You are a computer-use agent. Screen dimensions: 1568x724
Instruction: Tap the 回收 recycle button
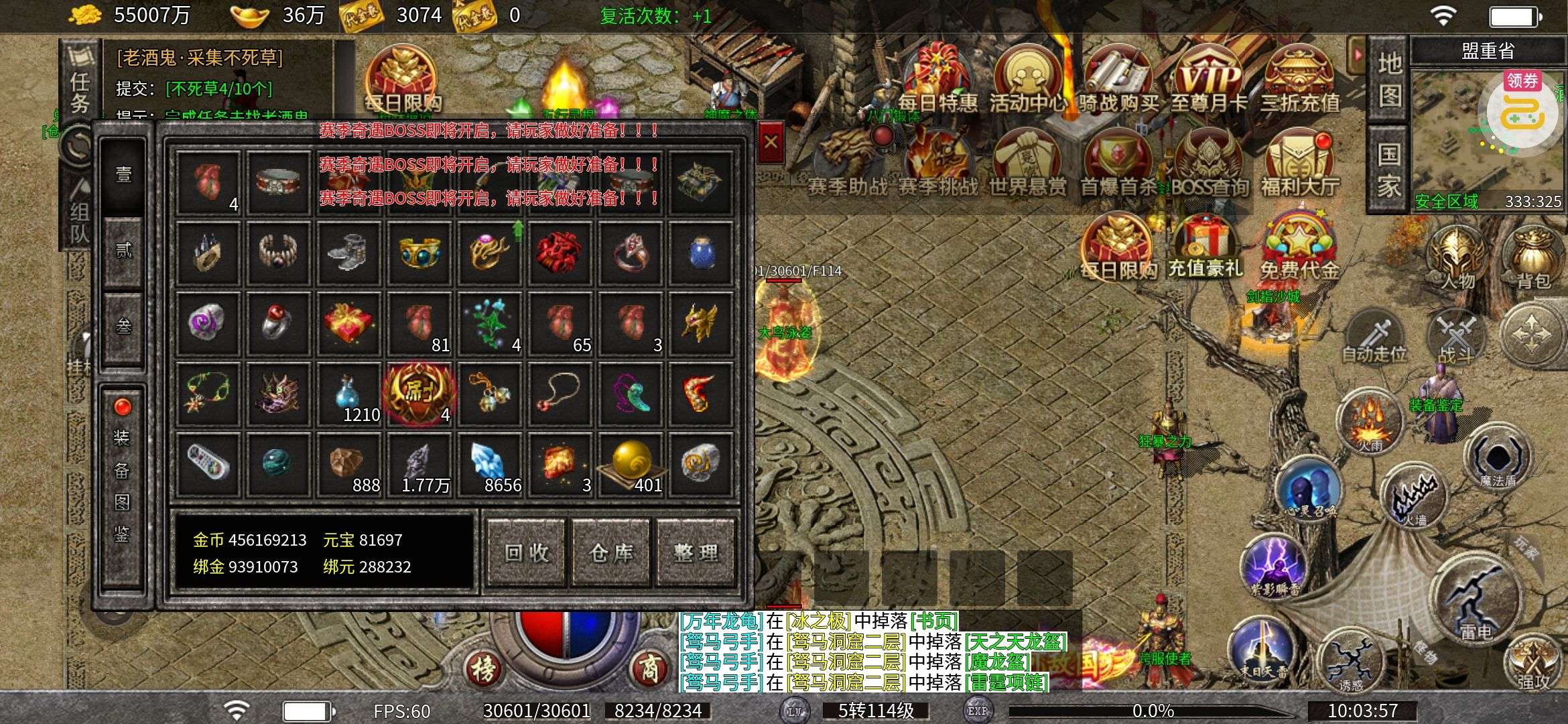tap(527, 552)
